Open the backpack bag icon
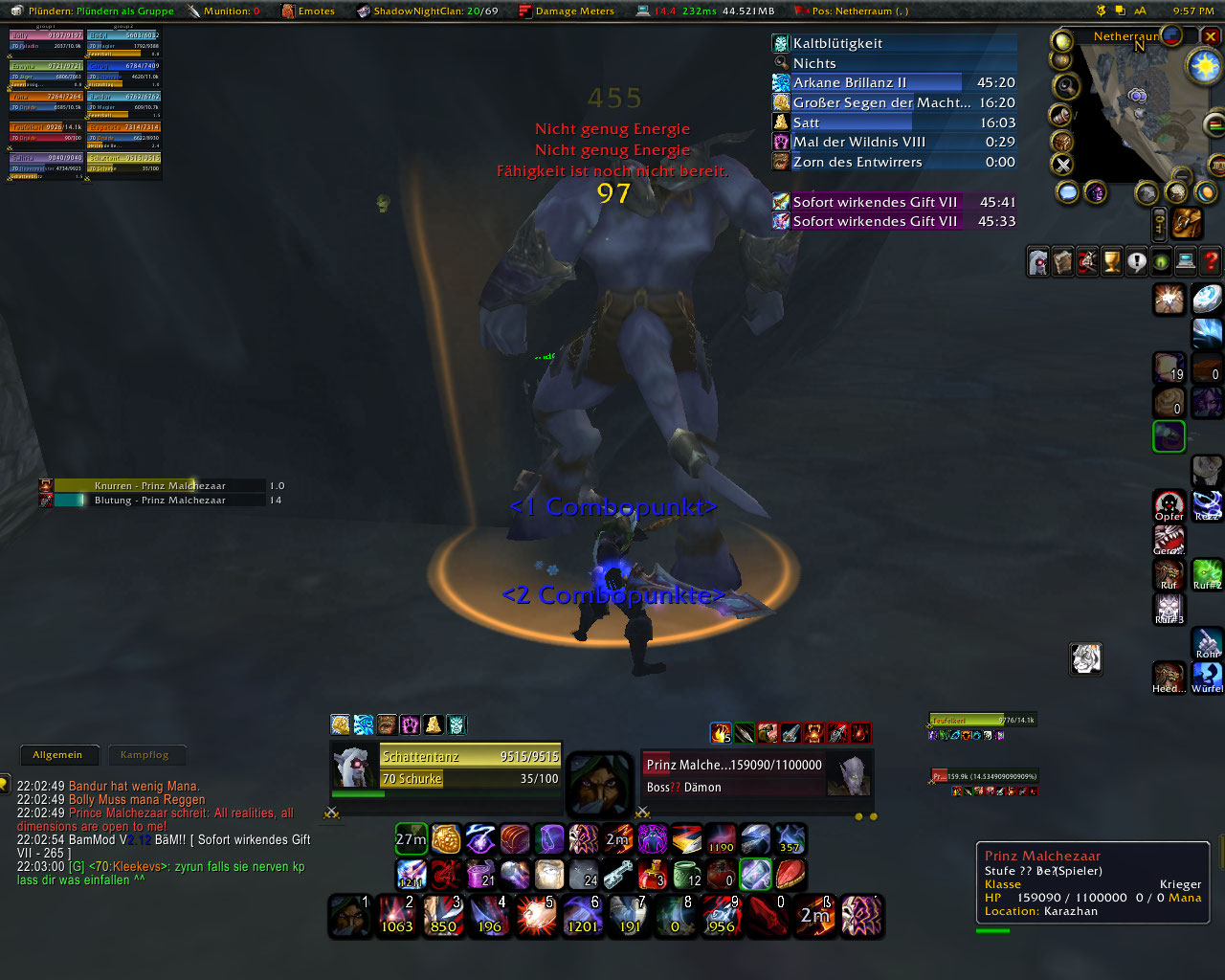Image resolution: width=1225 pixels, height=980 pixels. (1188, 223)
